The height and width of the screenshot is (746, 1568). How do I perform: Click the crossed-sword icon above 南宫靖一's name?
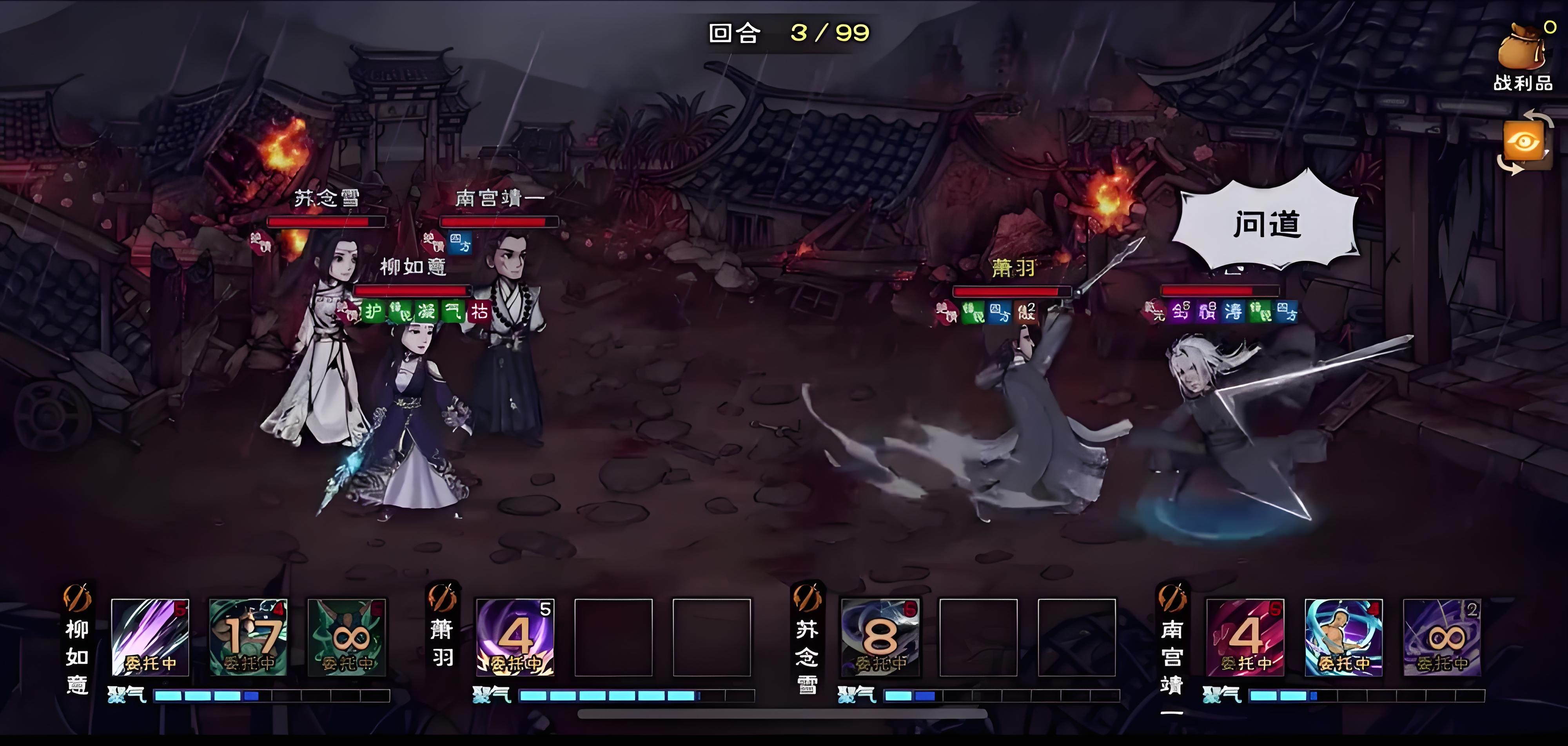click(x=1172, y=598)
